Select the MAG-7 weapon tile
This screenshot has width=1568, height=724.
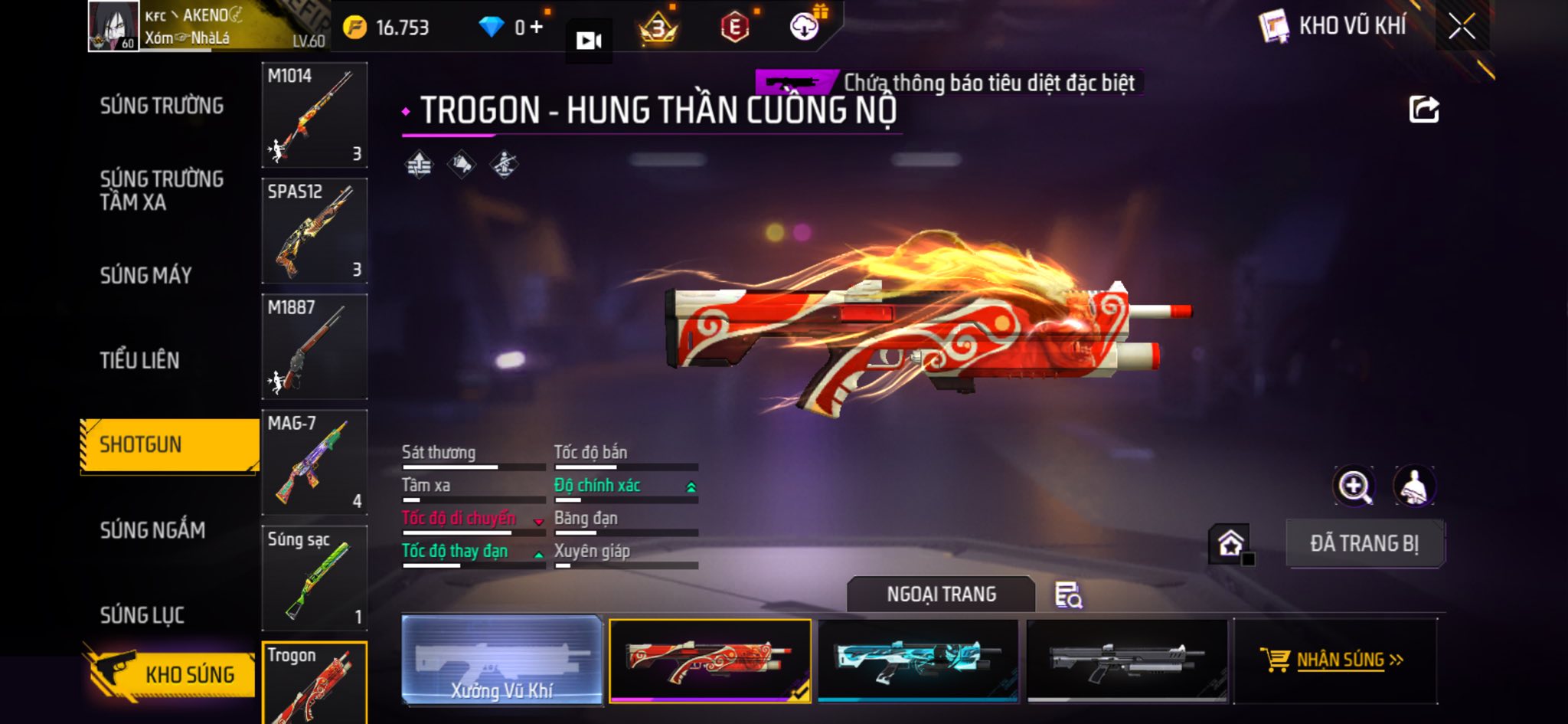pos(314,462)
